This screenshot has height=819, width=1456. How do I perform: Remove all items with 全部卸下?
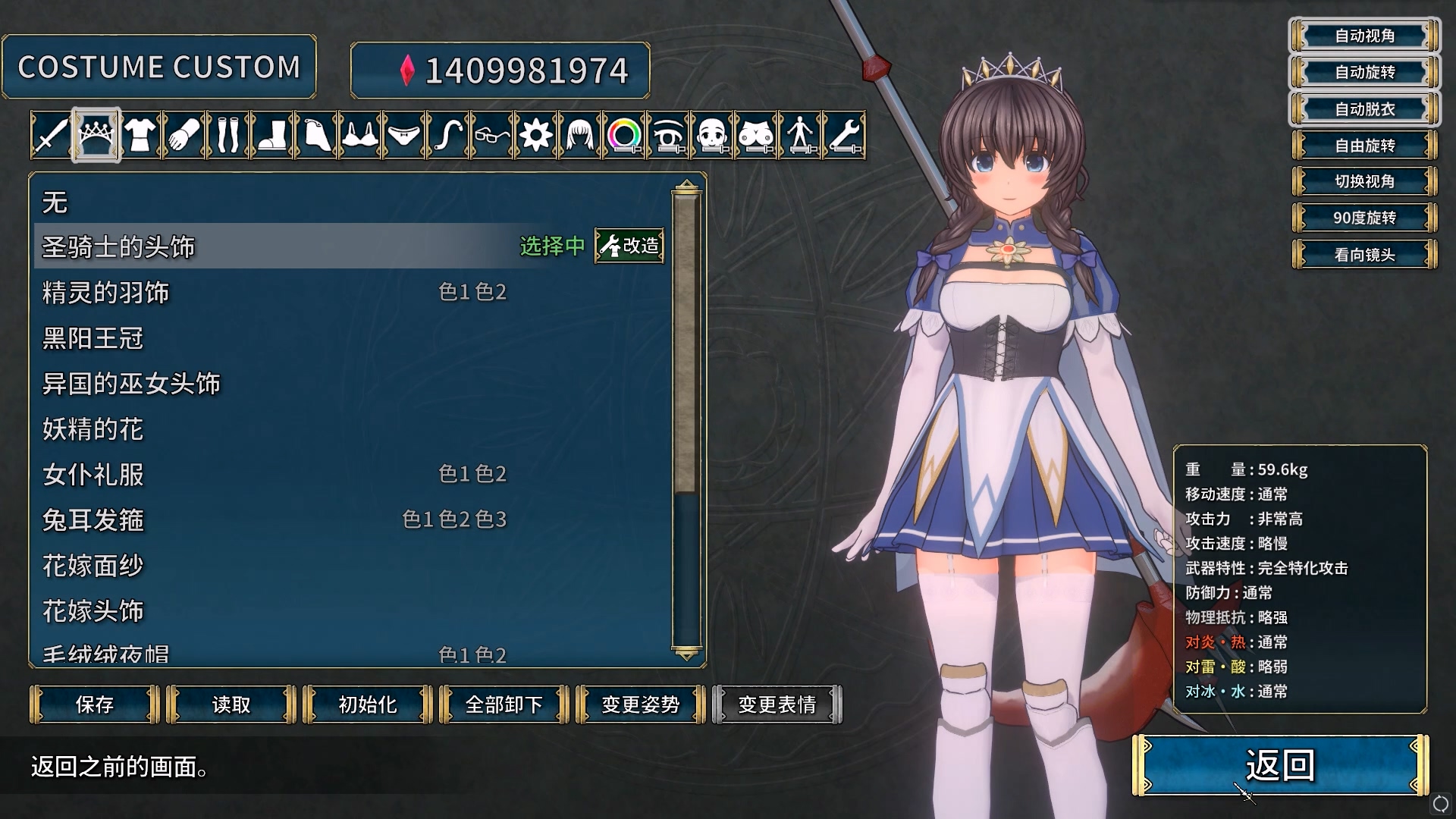coord(504,704)
